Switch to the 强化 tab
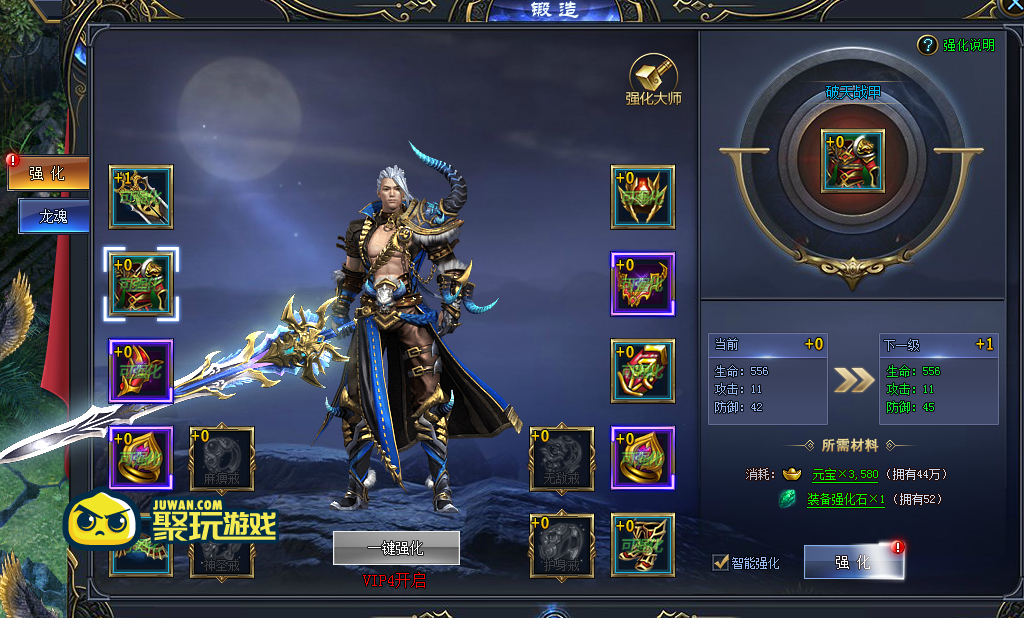 tap(47, 173)
